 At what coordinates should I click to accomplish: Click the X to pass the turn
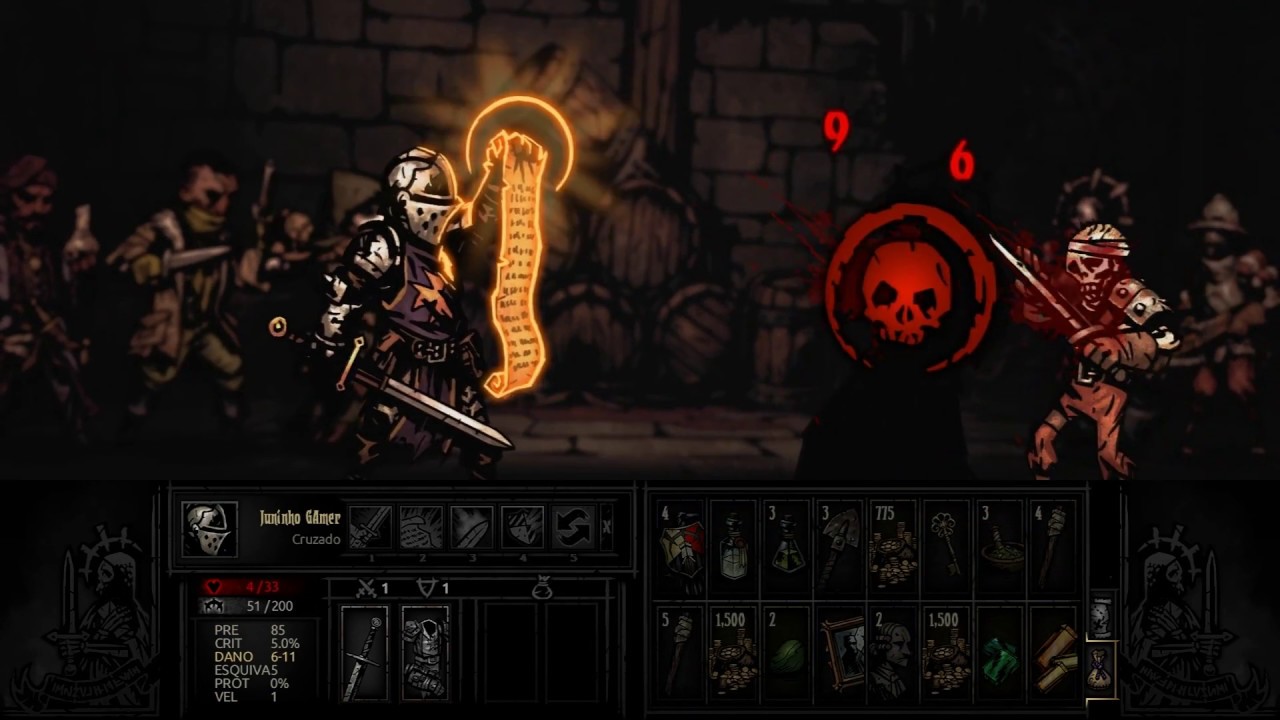click(607, 527)
